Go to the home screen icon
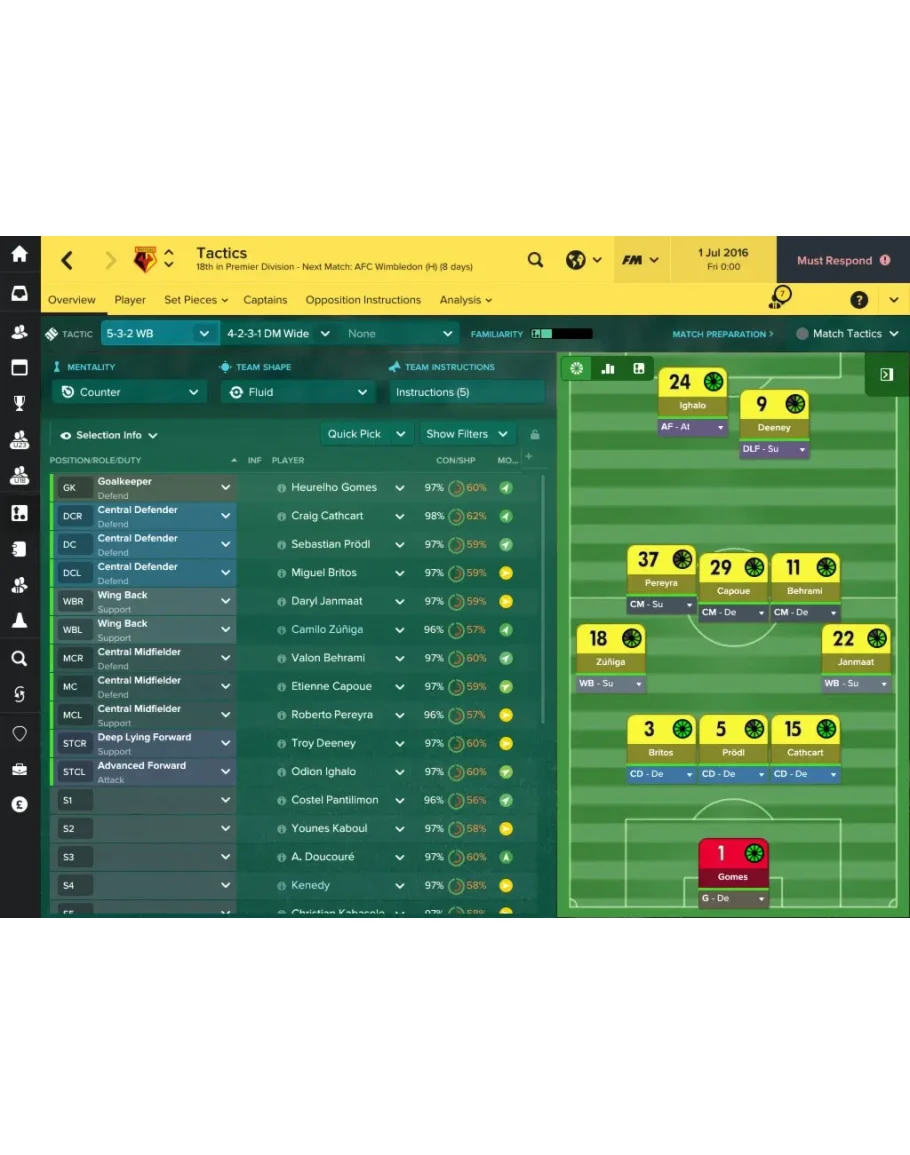Image resolution: width=910 pixels, height=1155 pixels. [19, 254]
